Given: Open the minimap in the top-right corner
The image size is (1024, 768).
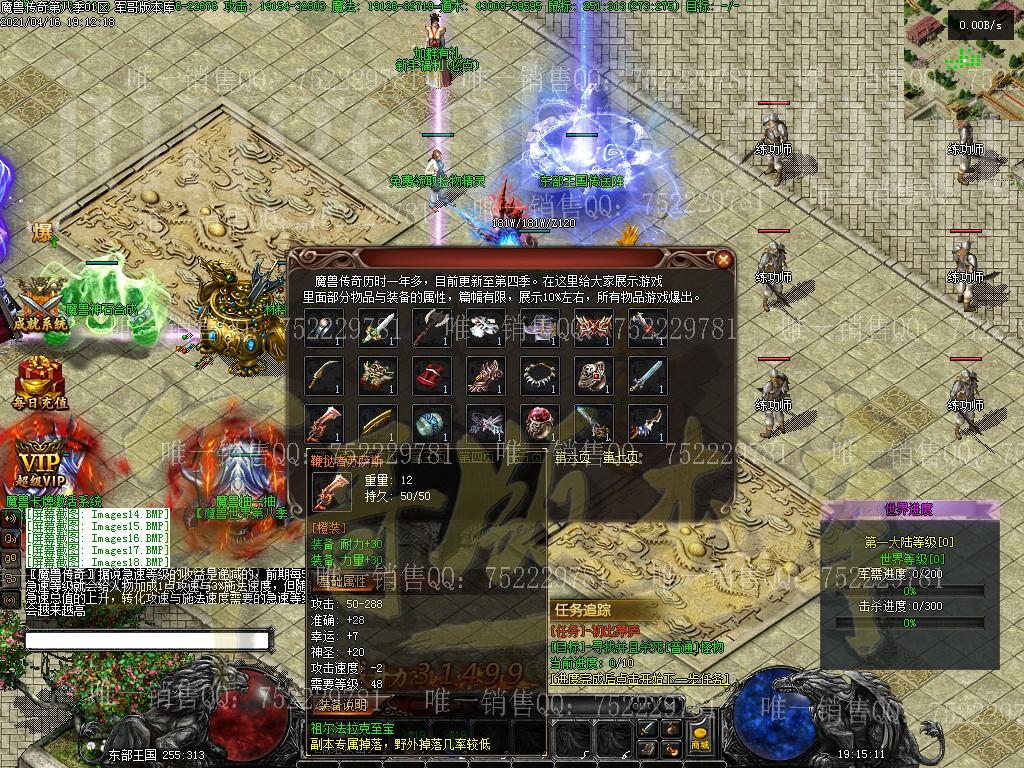Looking at the screenshot, I should (964, 50).
